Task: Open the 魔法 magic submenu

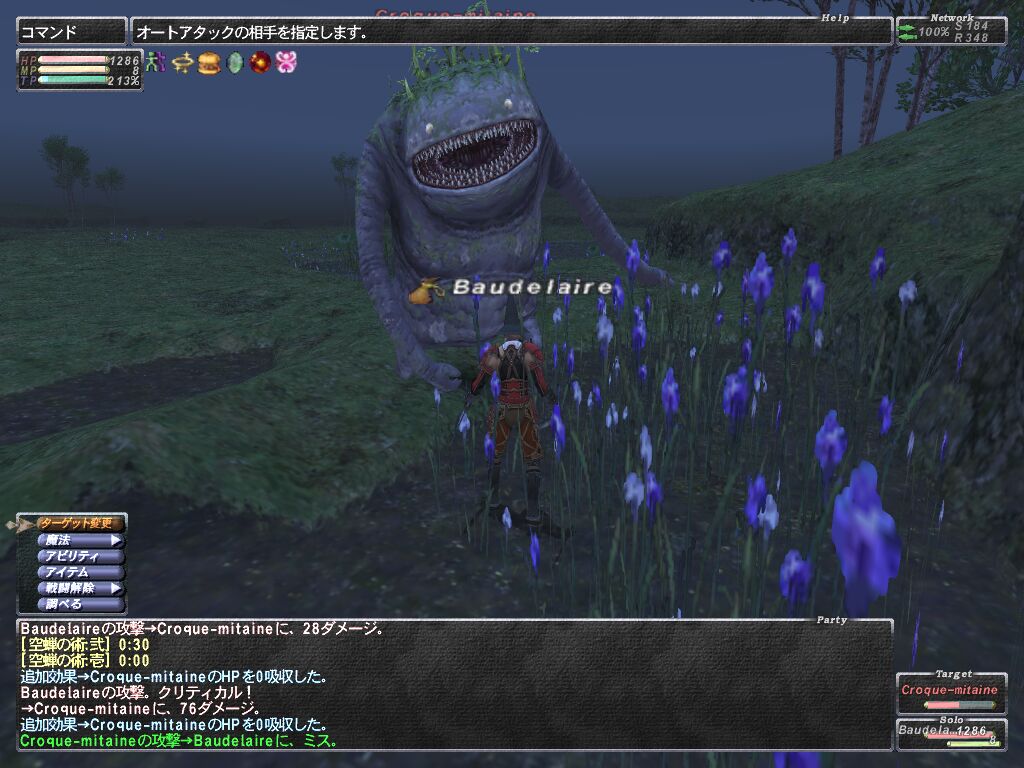Action: tap(80, 540)
